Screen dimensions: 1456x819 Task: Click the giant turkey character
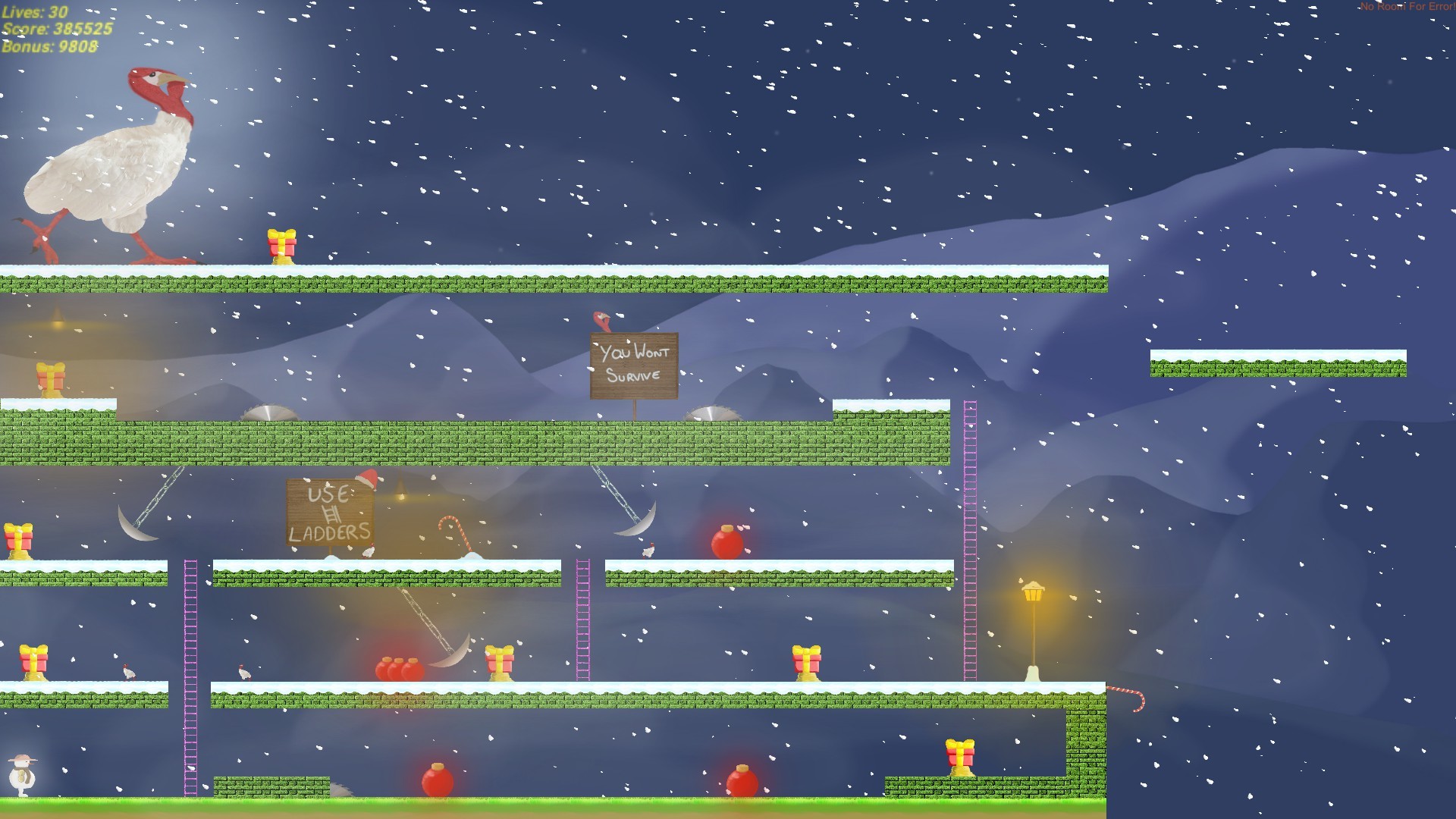[114, 159]
